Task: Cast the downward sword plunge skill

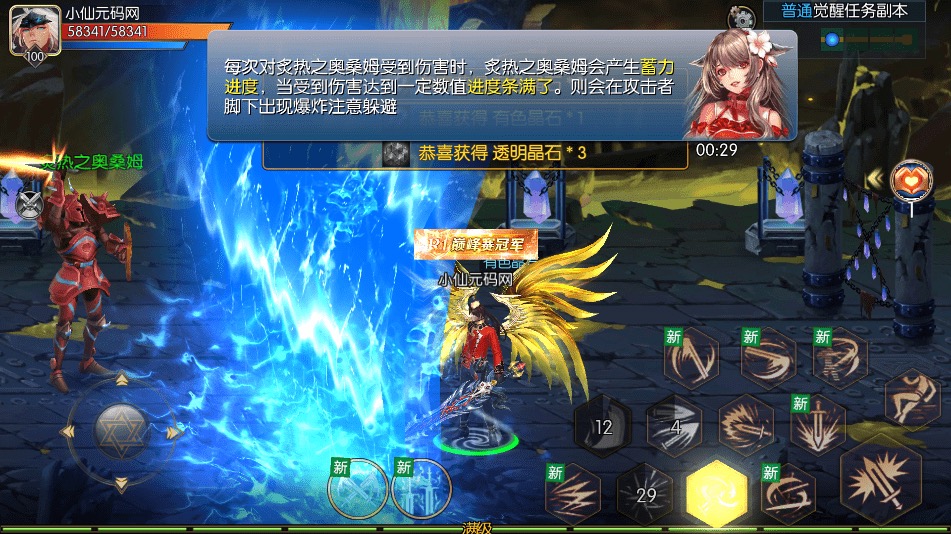Action: click(817, 424)
